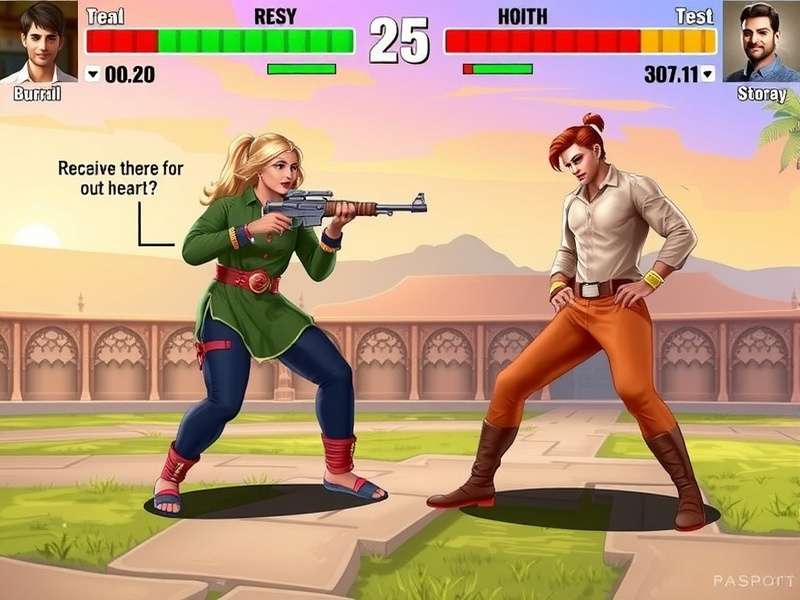The height and width of the screenshot is (600, 800).
Task: Click the Burrall player portrait
Action: (x=38, y=42)
